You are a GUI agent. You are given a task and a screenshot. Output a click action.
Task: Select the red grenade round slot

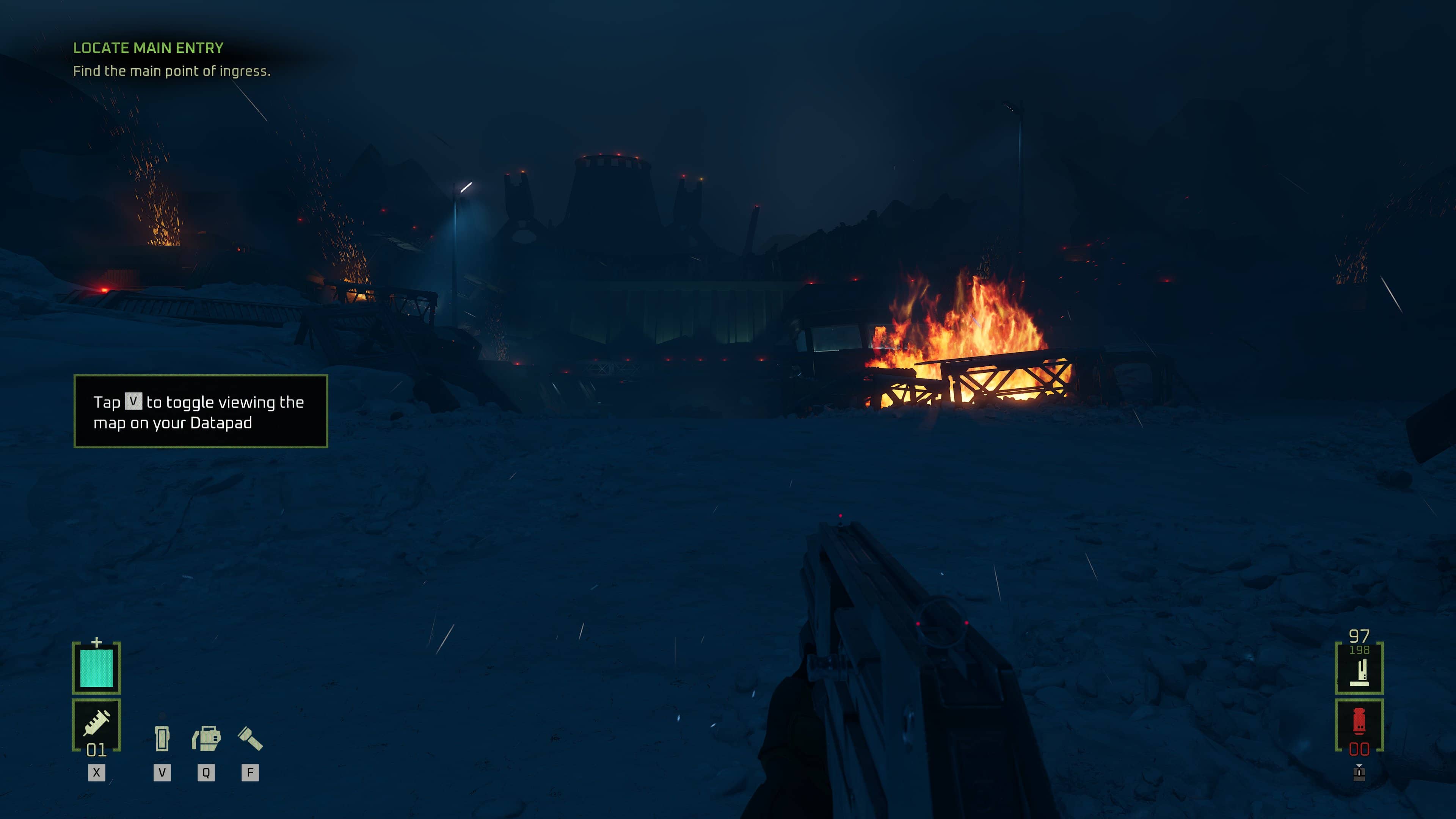click(1359, 724)
